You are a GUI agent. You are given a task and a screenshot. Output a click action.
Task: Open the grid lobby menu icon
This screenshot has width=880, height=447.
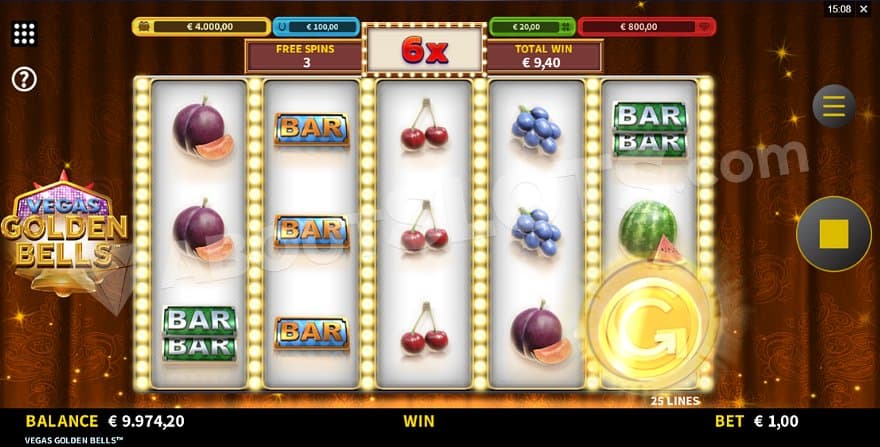(24, 33)
